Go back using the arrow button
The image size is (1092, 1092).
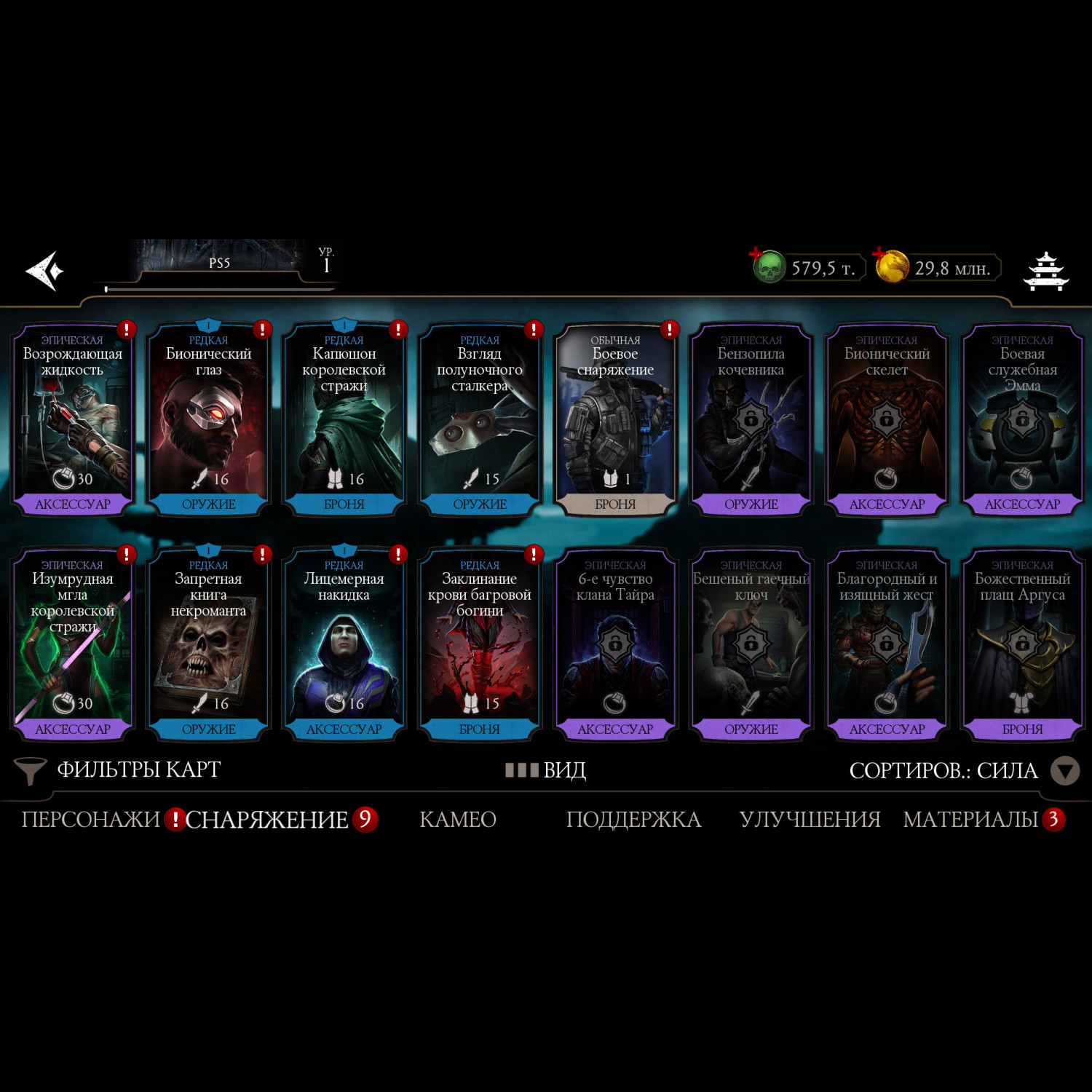tap(45, 271)
